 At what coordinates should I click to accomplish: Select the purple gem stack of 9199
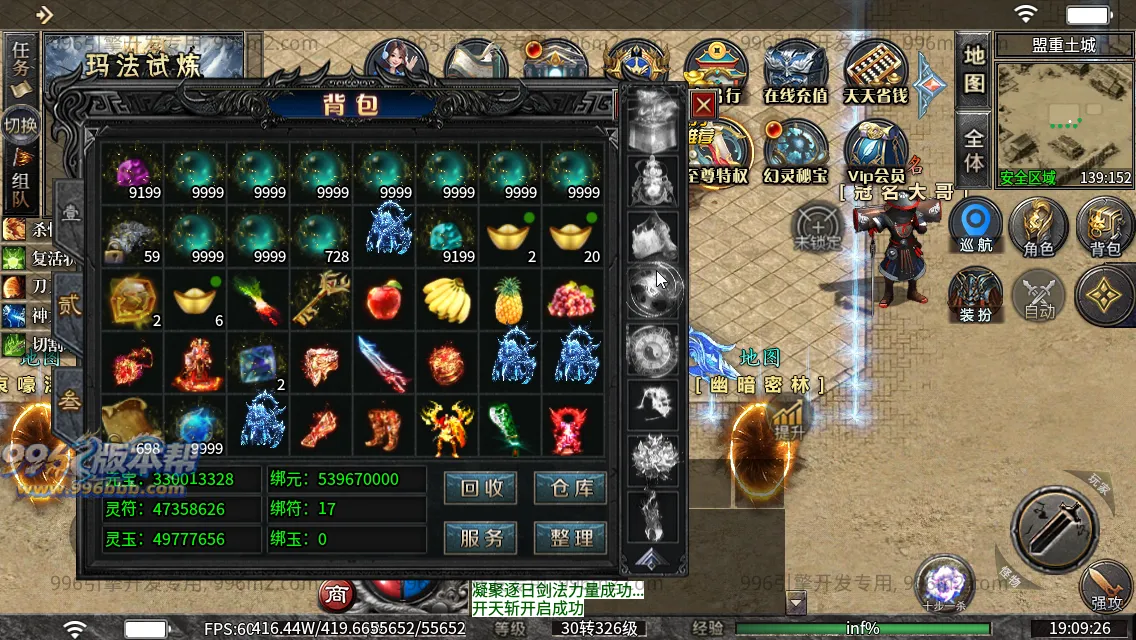tap(133, 173)
